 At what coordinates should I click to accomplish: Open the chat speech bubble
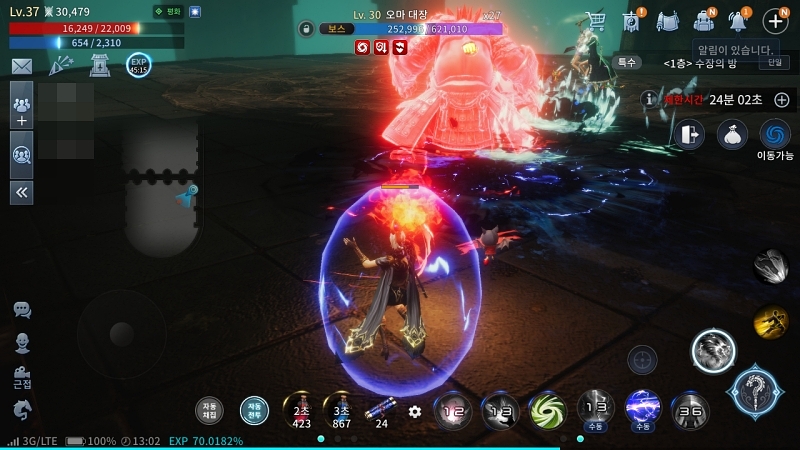(x=22, y=310)
